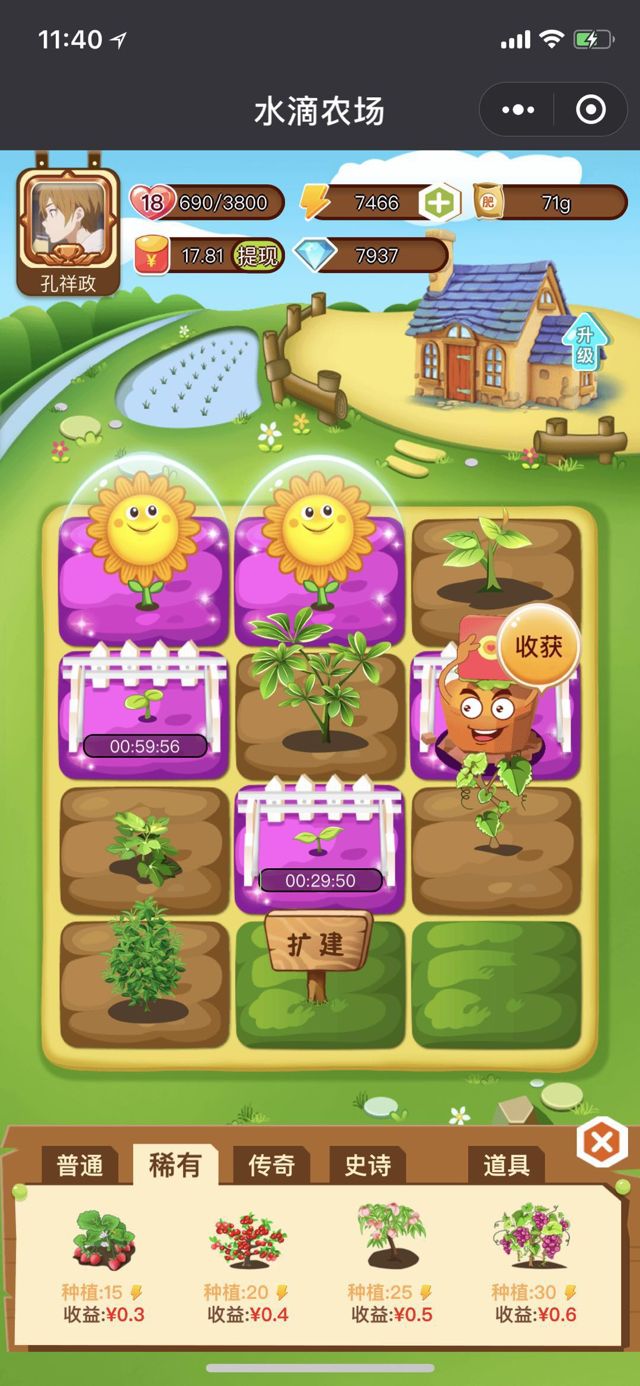Tap the 提现 withdraw button
This screenshot has height=1386, width=640.
257,255
